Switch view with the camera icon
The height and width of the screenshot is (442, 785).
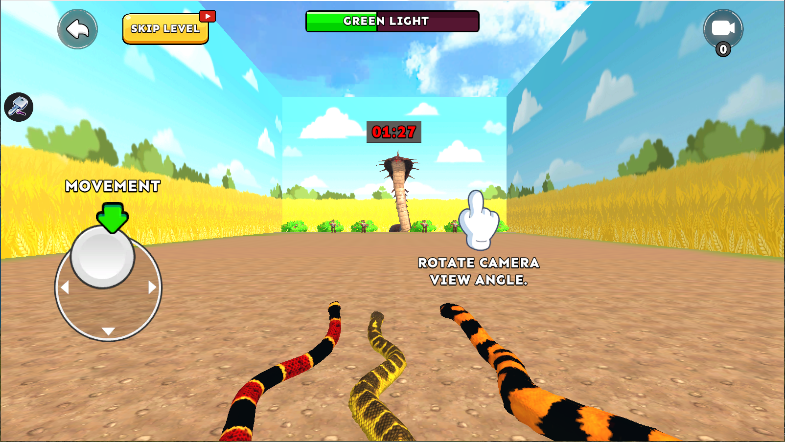[722, 29]
